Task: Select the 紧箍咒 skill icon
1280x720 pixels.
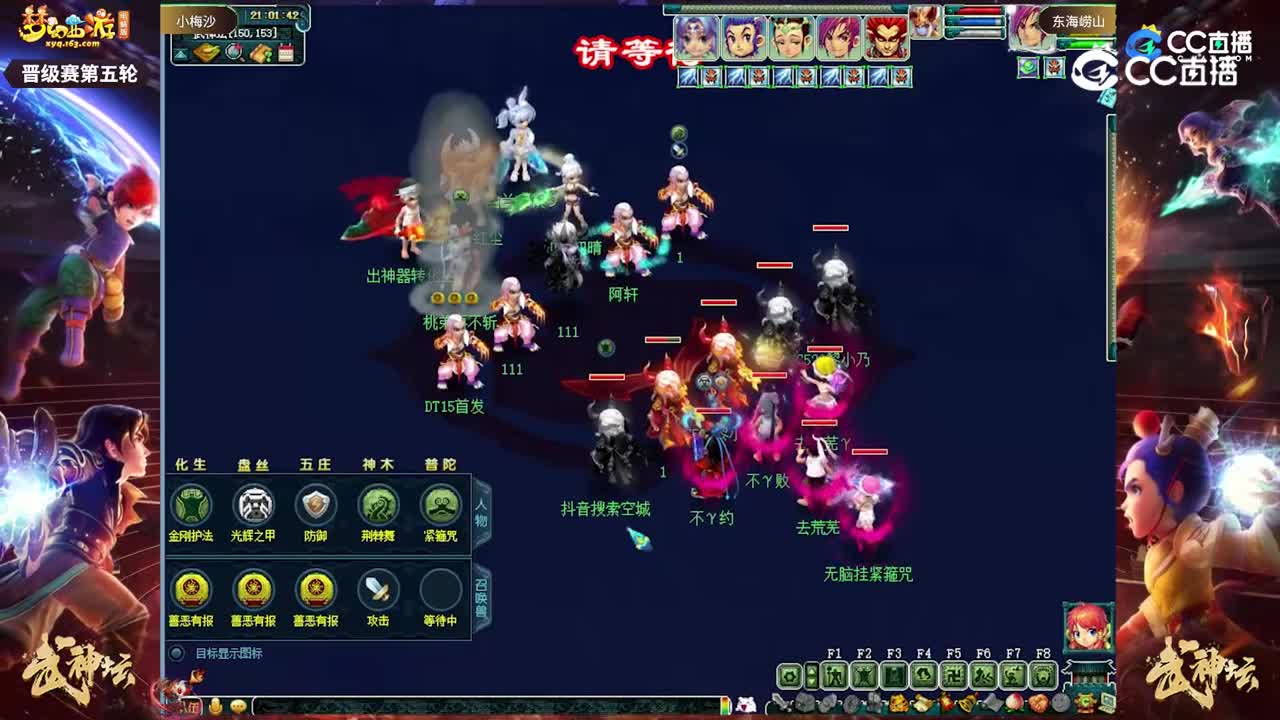Action: click(x=439, y=507)
